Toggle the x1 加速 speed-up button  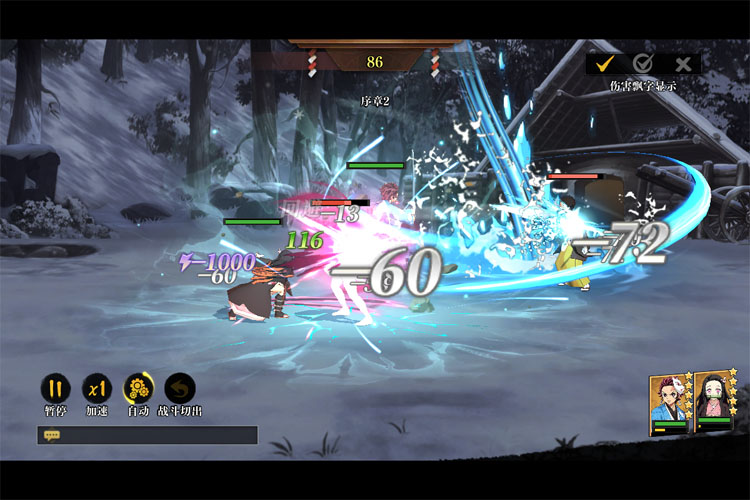click(x=97, y=388)
